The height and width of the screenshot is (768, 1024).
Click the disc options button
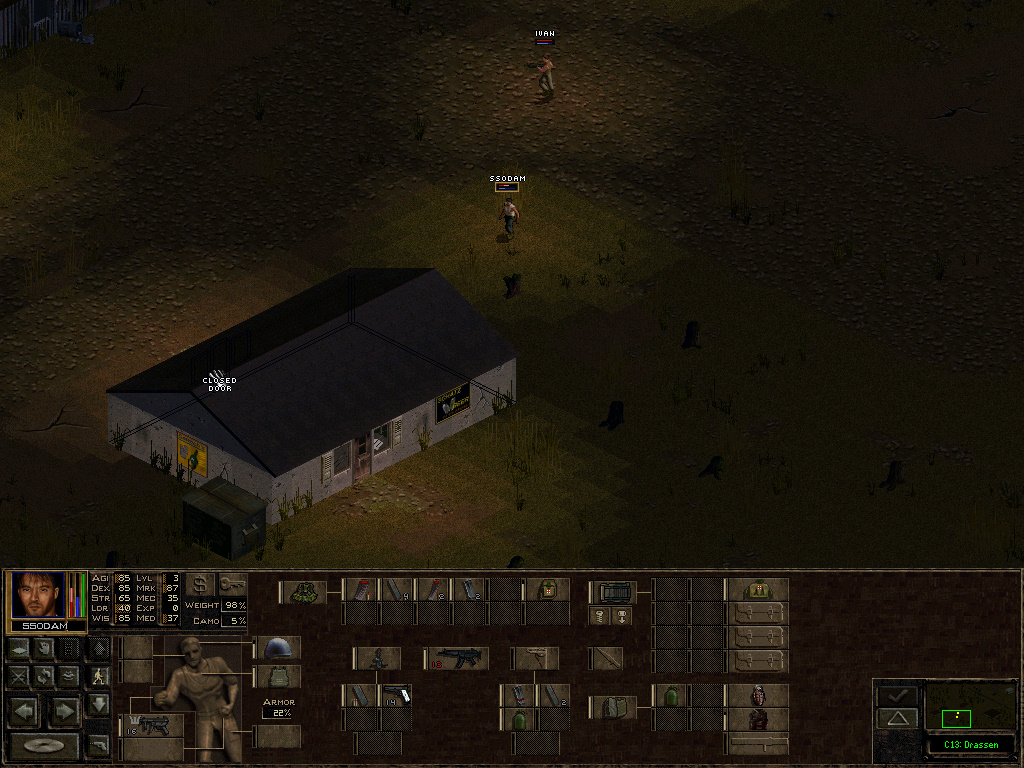click(44, 746)
